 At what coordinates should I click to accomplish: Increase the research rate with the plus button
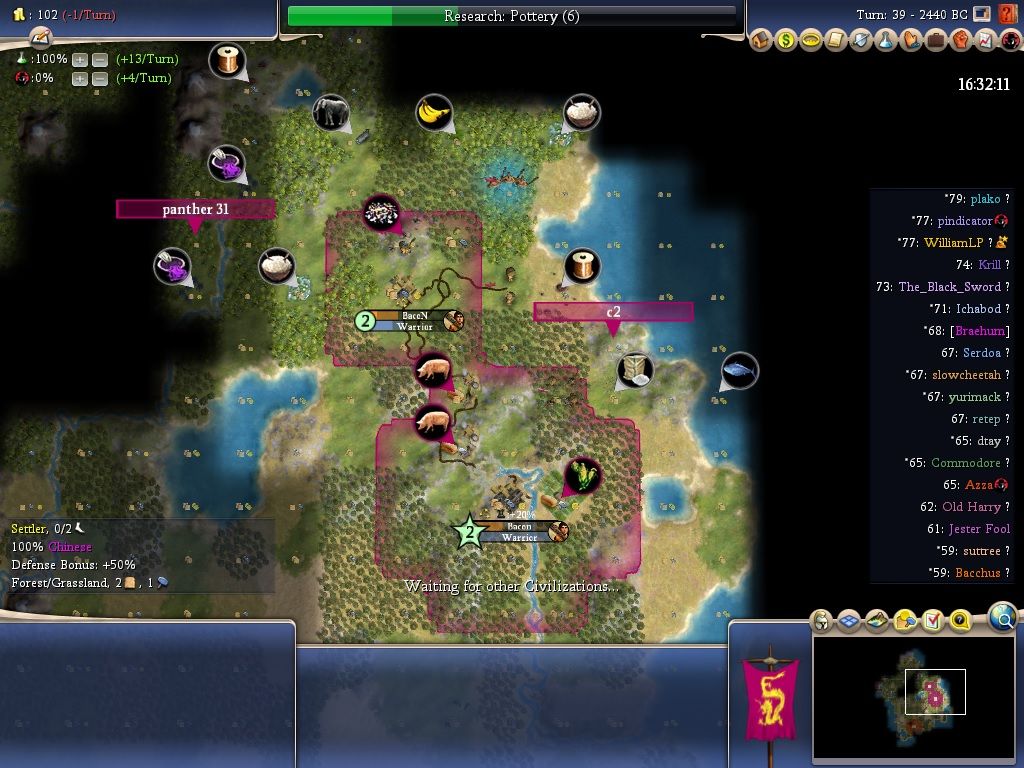click(80, 59)
